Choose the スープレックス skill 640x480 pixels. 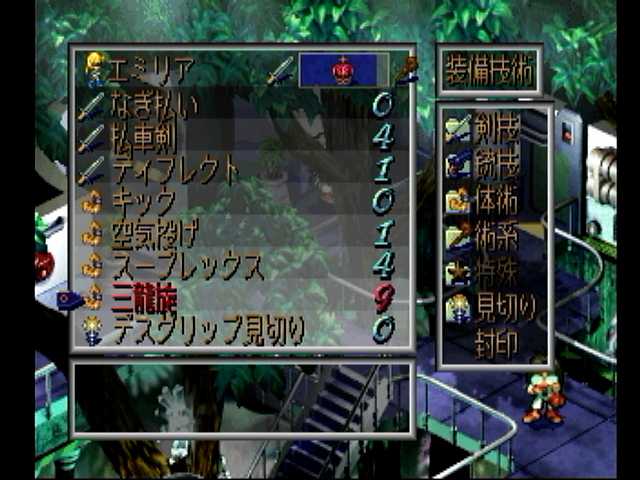tap(186, 266)
